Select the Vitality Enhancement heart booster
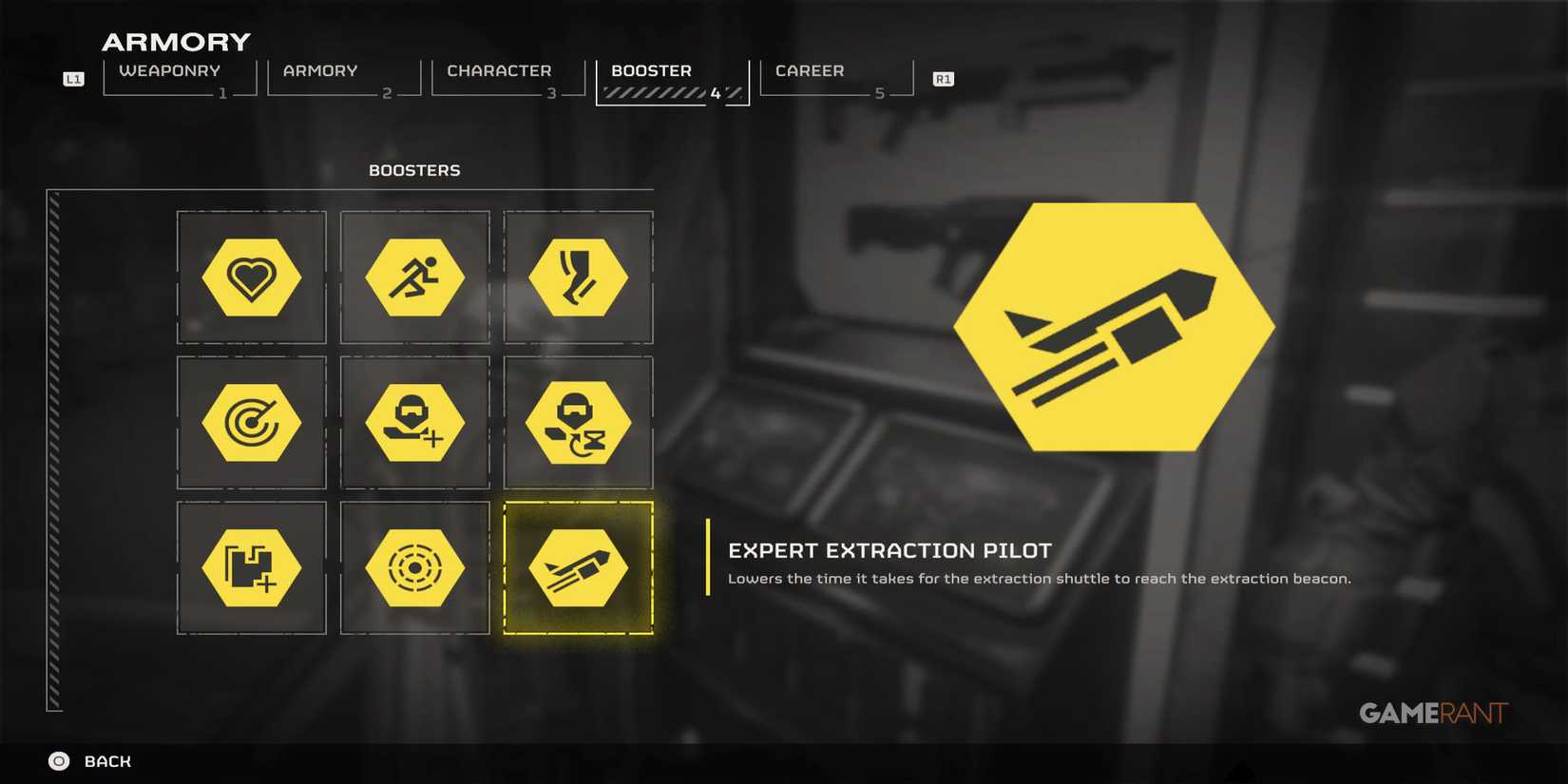Viewport: 1568px width, 784px height. 251,277
